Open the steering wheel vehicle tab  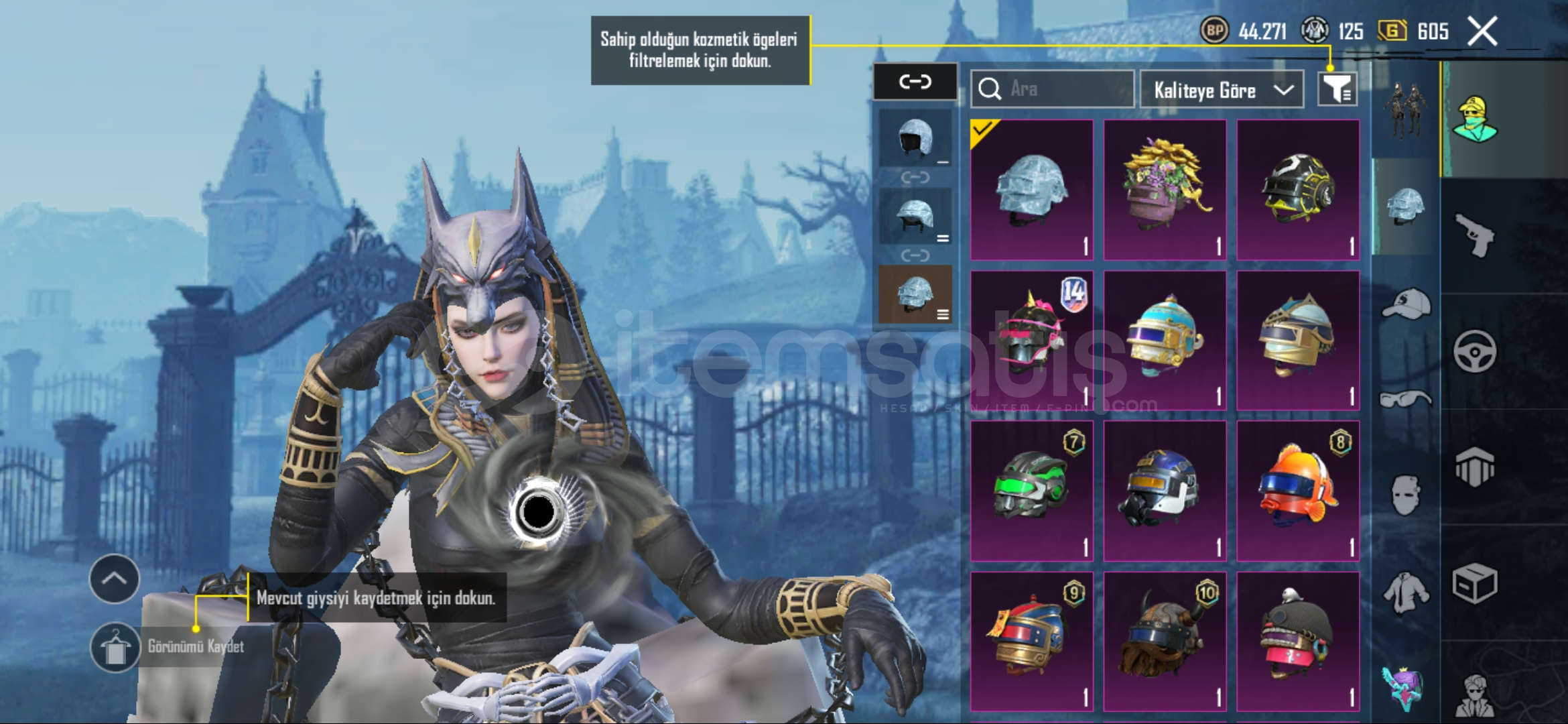(x=1474, y=351)
